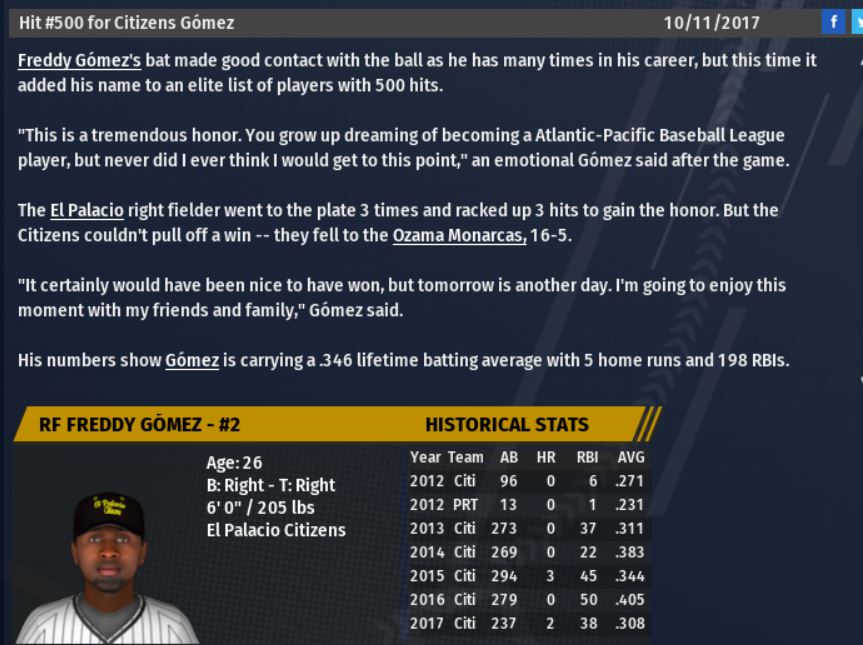Click the Gómez link in the stats sentence
Screen dimensions: 863x645
pyautogui.click(x=191, y=361)
